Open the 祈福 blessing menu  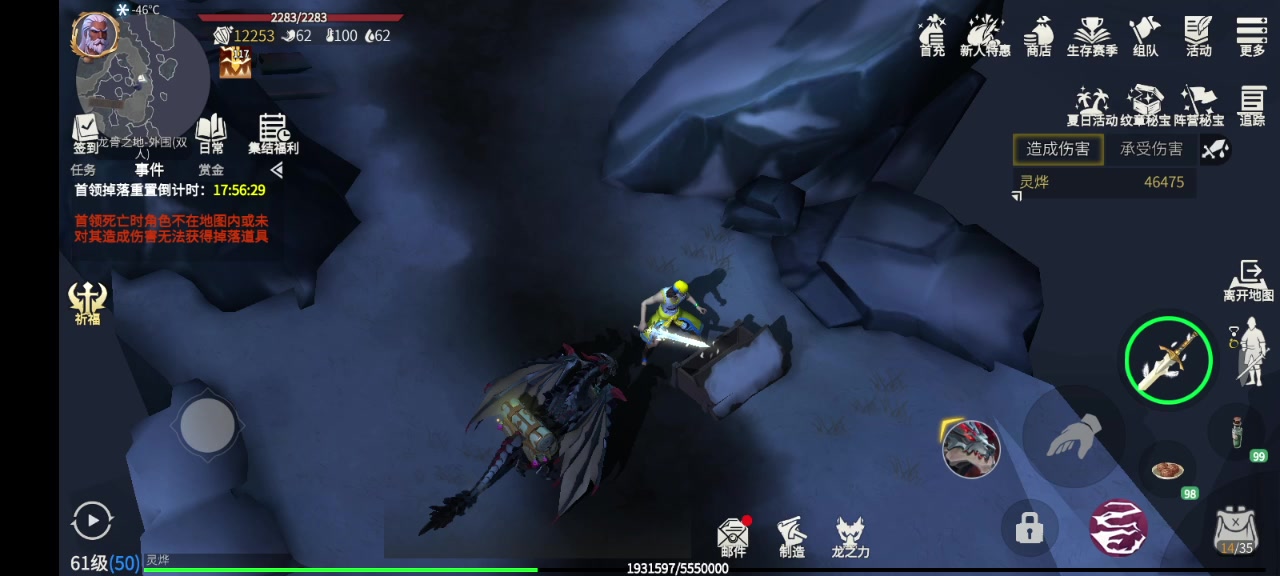coord(88,302)
